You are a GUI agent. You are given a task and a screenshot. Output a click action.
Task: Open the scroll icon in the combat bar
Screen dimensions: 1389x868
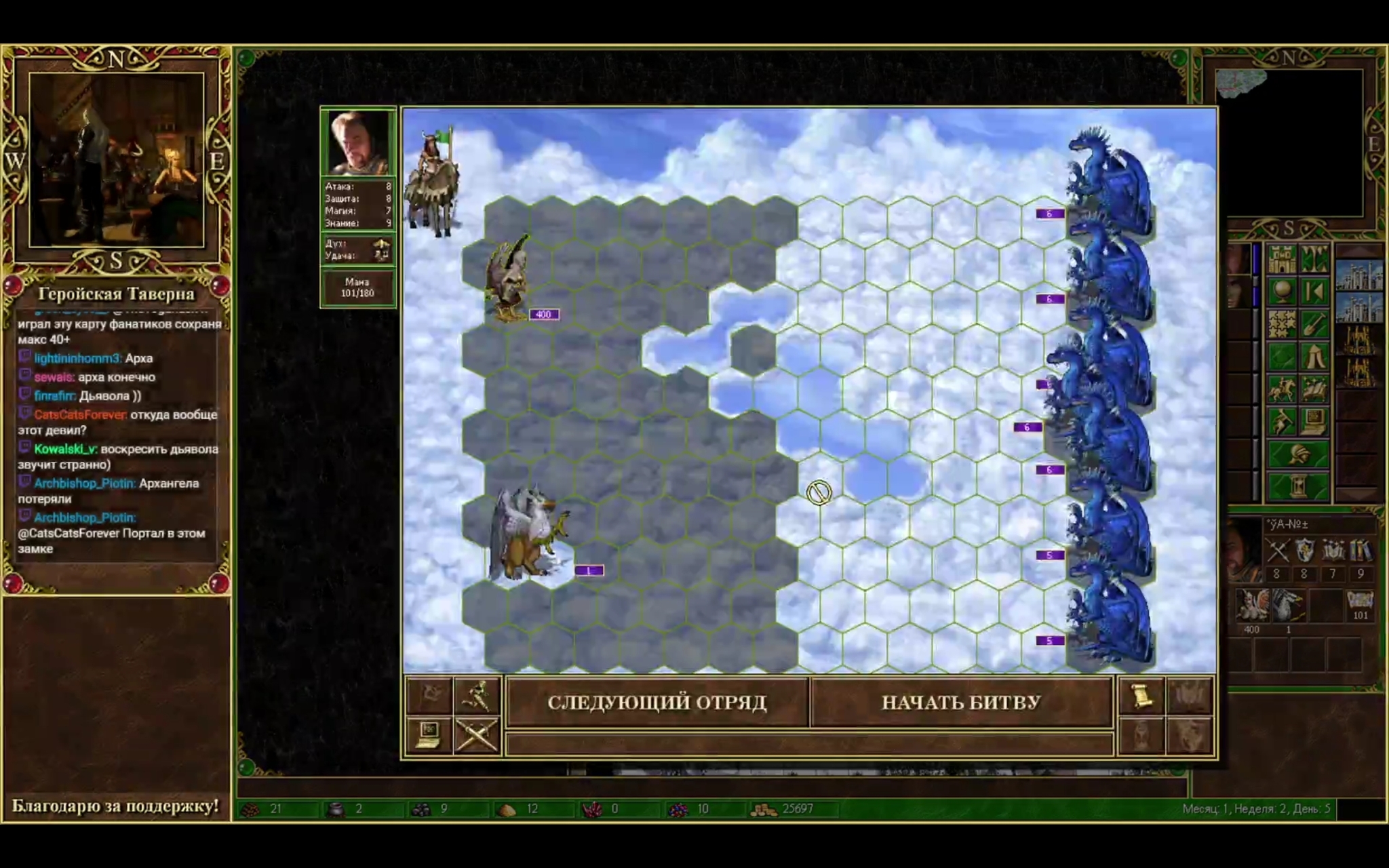pyautogui.click(x=1141, y=696)
